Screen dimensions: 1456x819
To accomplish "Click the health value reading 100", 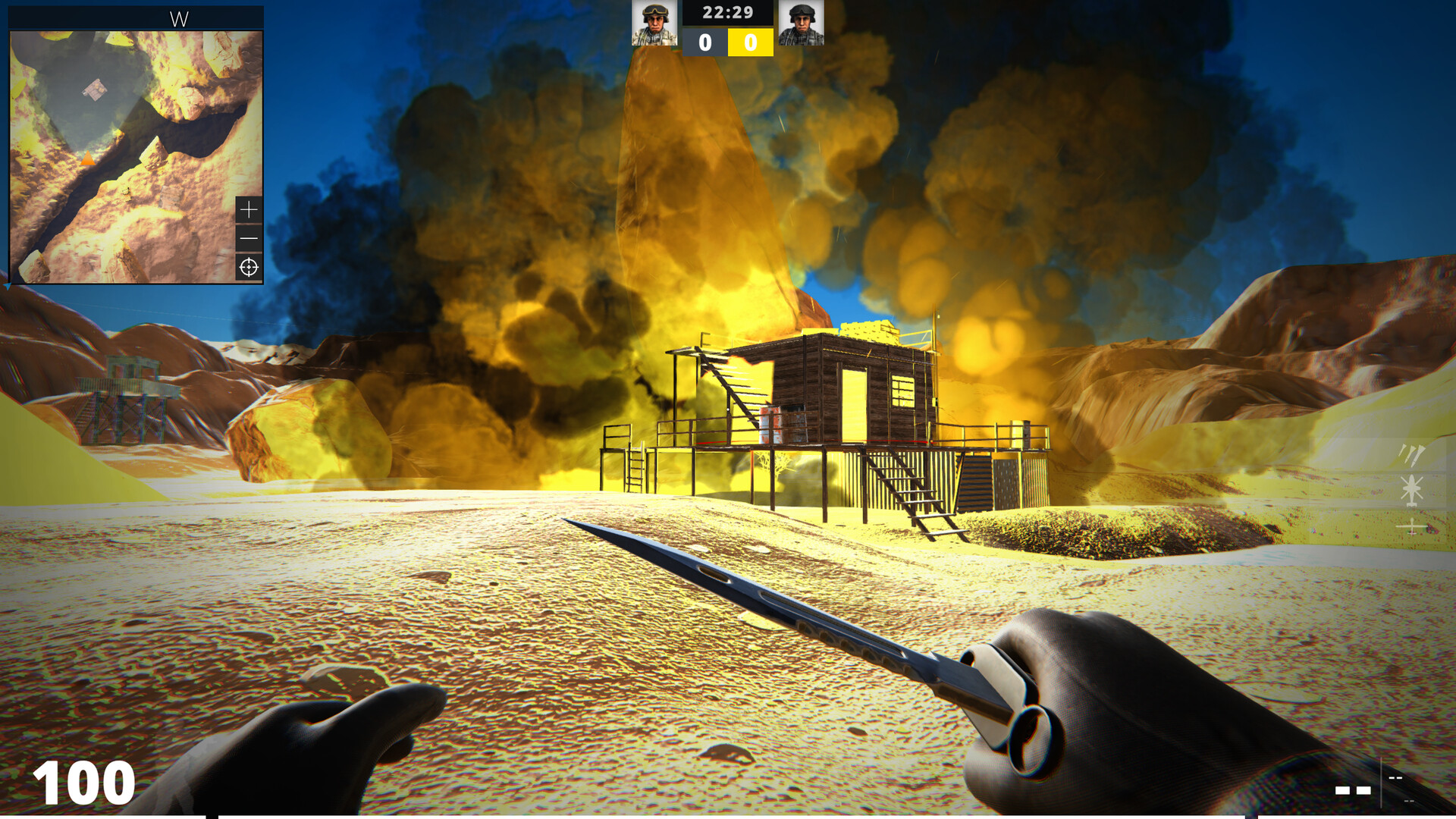I will pyautogui.click(x=85, y=781).
